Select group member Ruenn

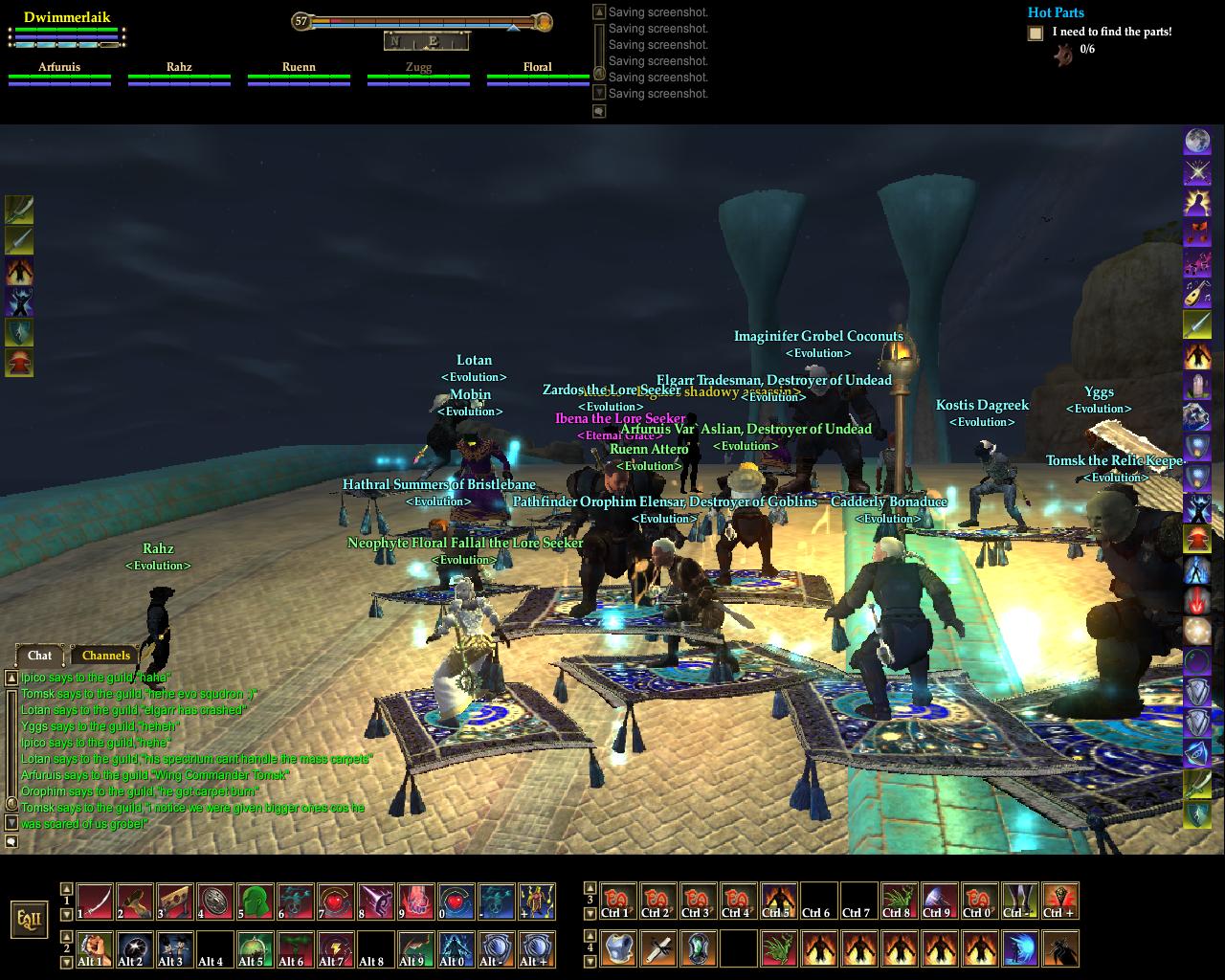coord(299,68)
